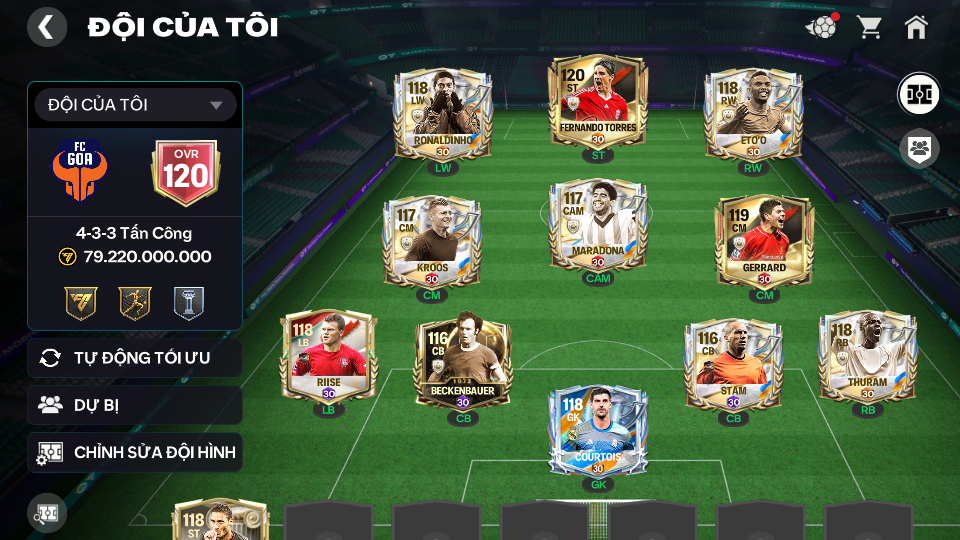
Task: Choose CHỈNH SỬA ĐỘI HÌNH
Action: pyautogui.click(x=135, y=453)
